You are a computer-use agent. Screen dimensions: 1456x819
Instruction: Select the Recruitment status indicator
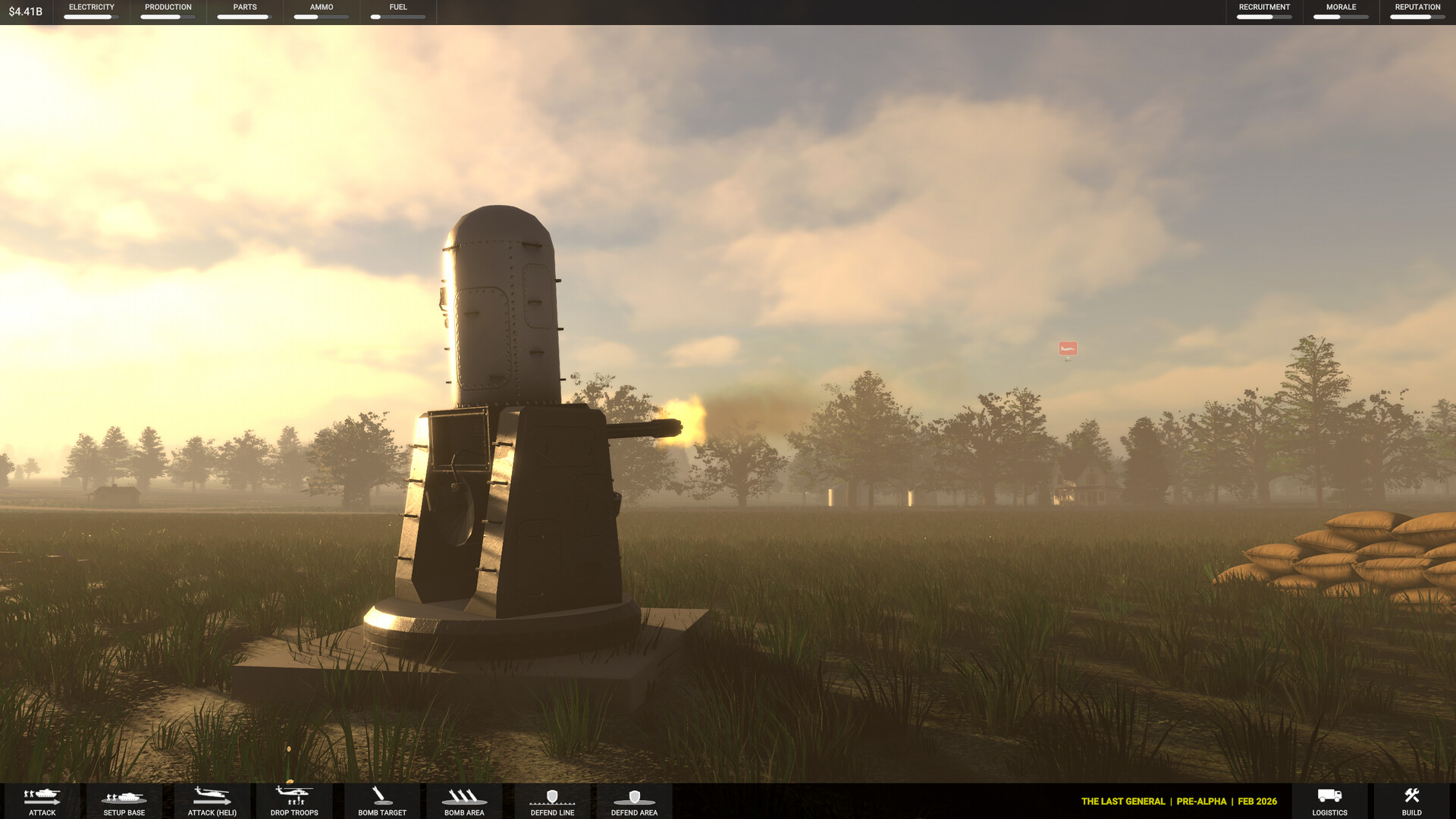tap(1263, 11)
